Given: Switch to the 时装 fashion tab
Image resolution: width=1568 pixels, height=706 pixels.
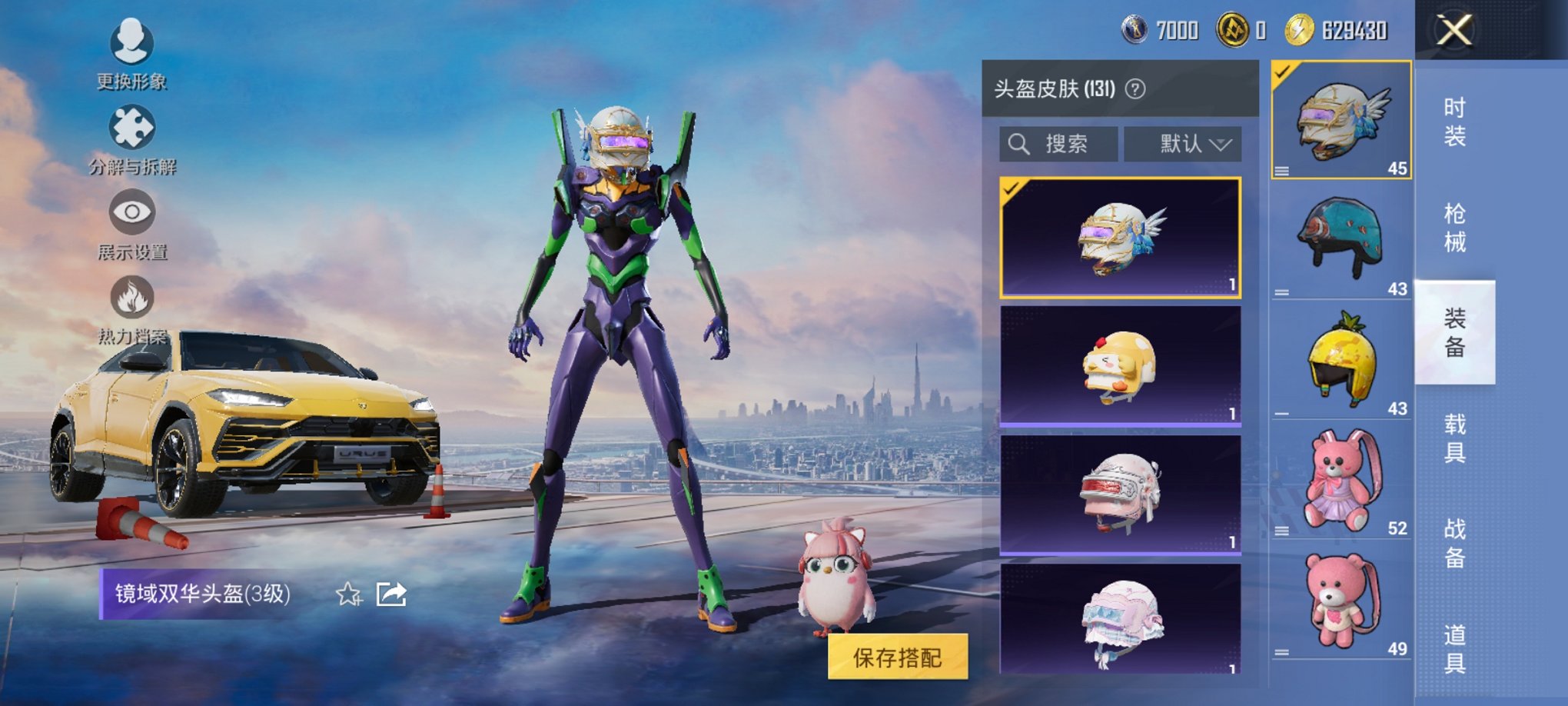Looking at the screenshot, I should [x=1455, y=123].
